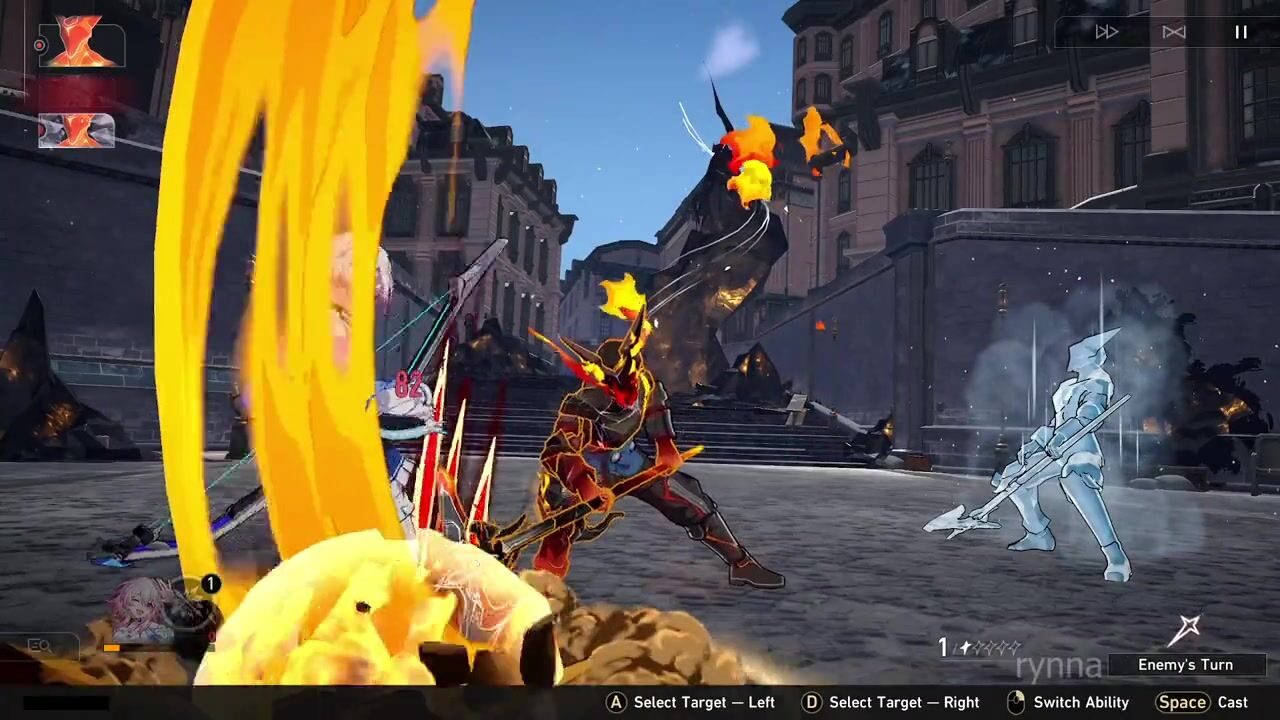Toggle double-speed battle
The width and height of the screenshot is (1280, 720).
(x=1106, y=32)
